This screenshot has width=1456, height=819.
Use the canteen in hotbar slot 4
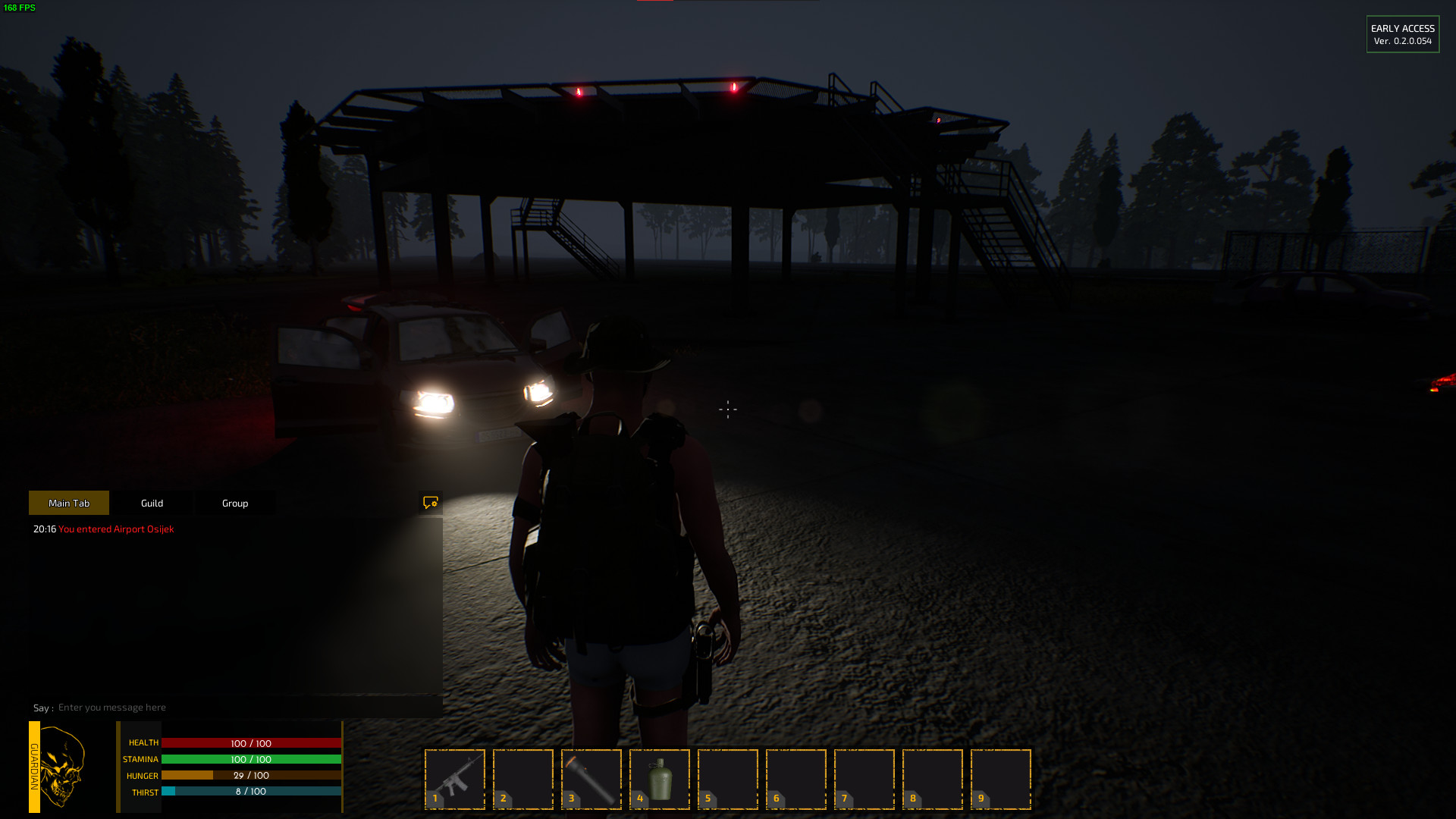(x=660, y=779)
